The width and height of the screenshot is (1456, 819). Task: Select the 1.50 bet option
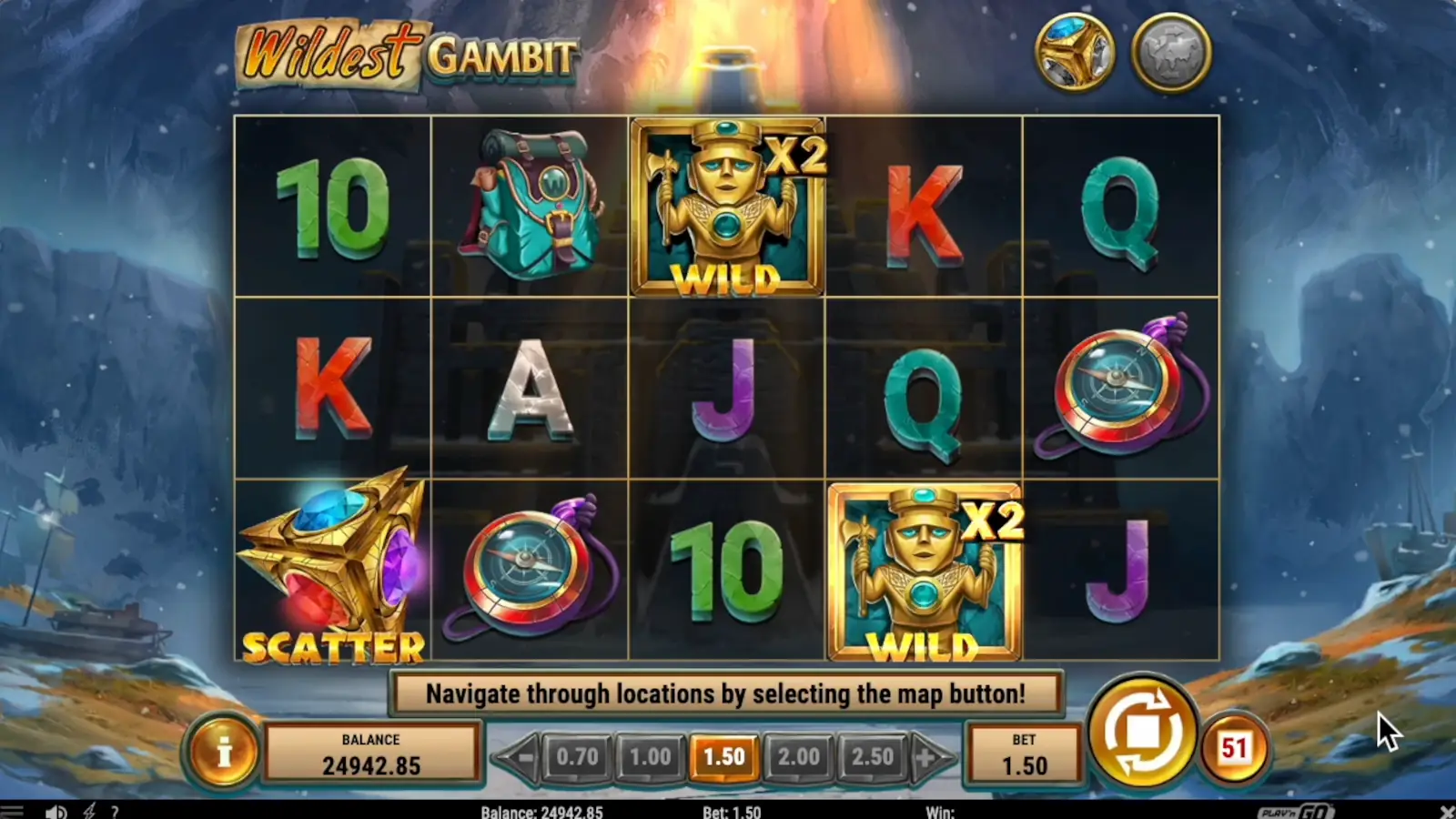click(x=724, y=755)
